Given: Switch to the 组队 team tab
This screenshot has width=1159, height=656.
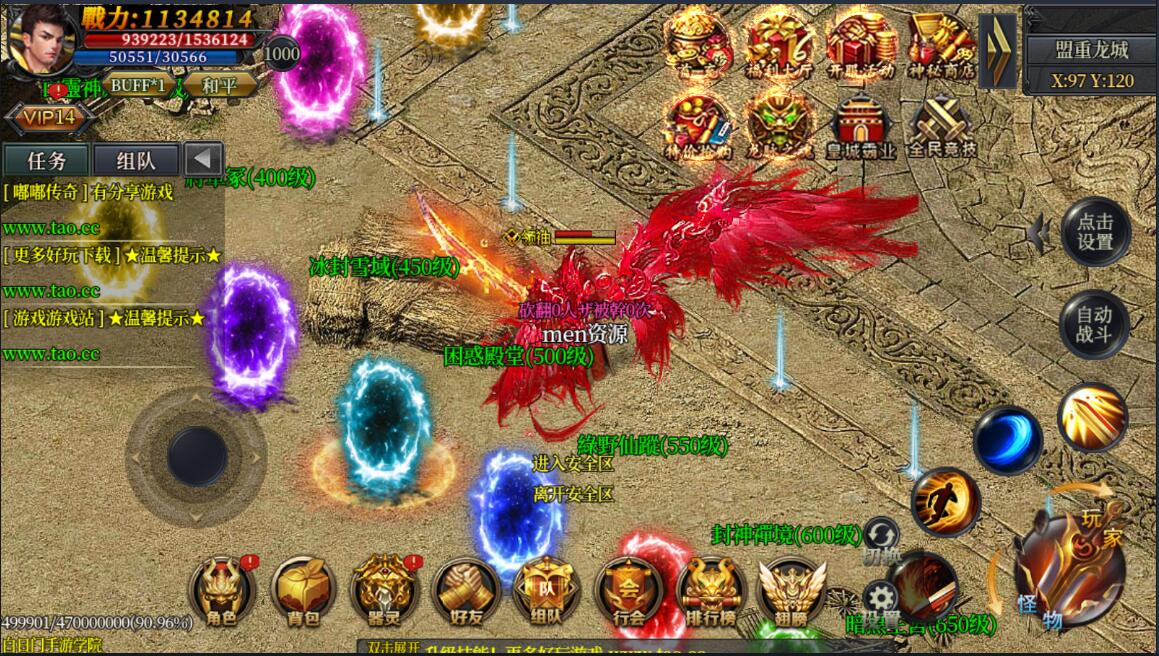Looking at the screenshot, I should 136,161.
